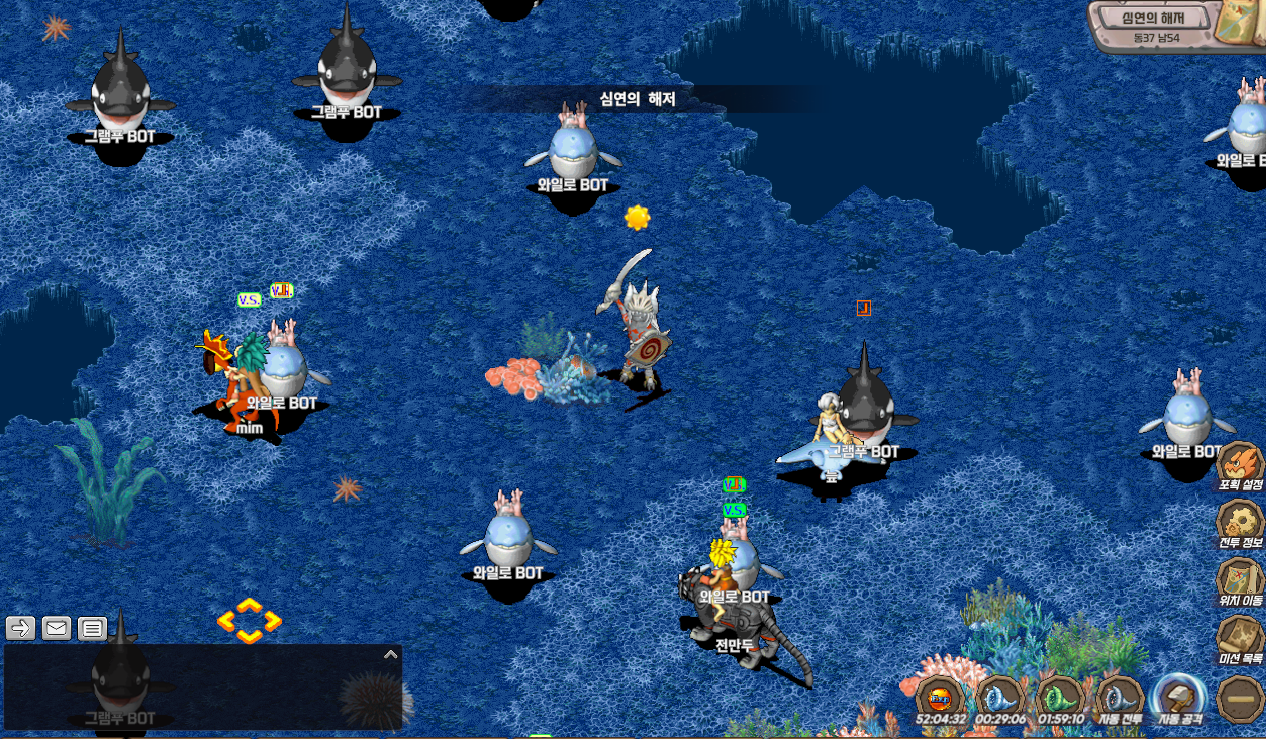Image resolution: width=1266 pixels, height=739 pixels.
Task: Select the blue horn buff icon
Action: pos(1001,696)
